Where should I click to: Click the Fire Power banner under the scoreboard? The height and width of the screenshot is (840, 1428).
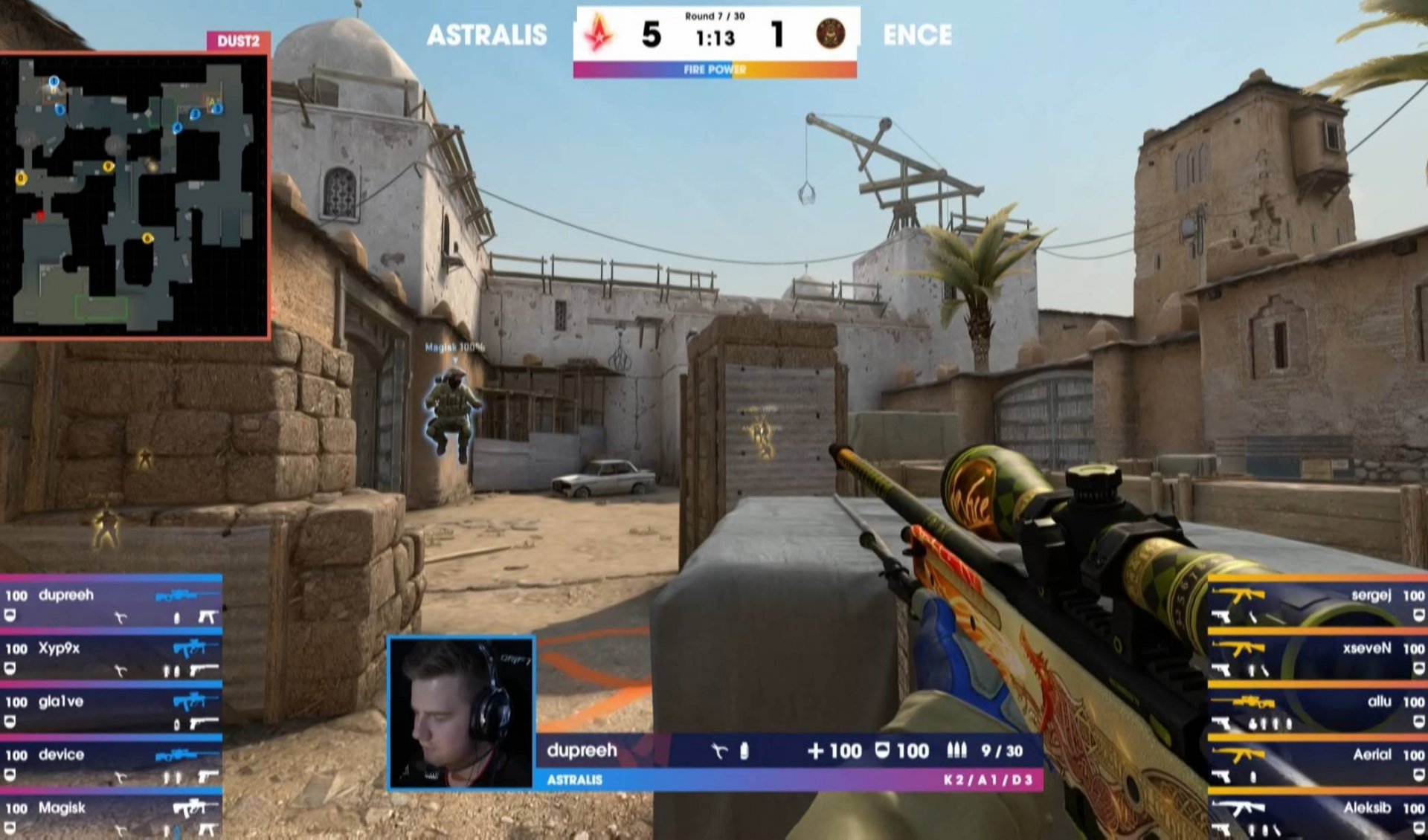click(x=715, y=70)
